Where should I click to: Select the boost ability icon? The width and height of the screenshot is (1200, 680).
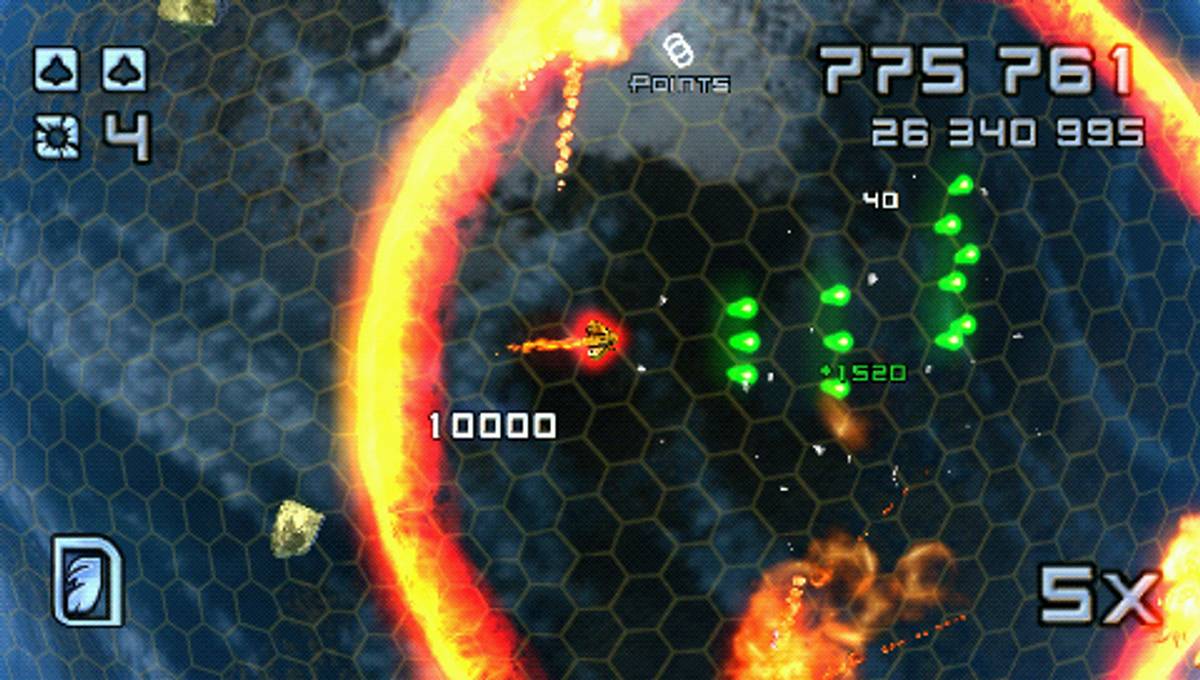click(x=88, y=580)
